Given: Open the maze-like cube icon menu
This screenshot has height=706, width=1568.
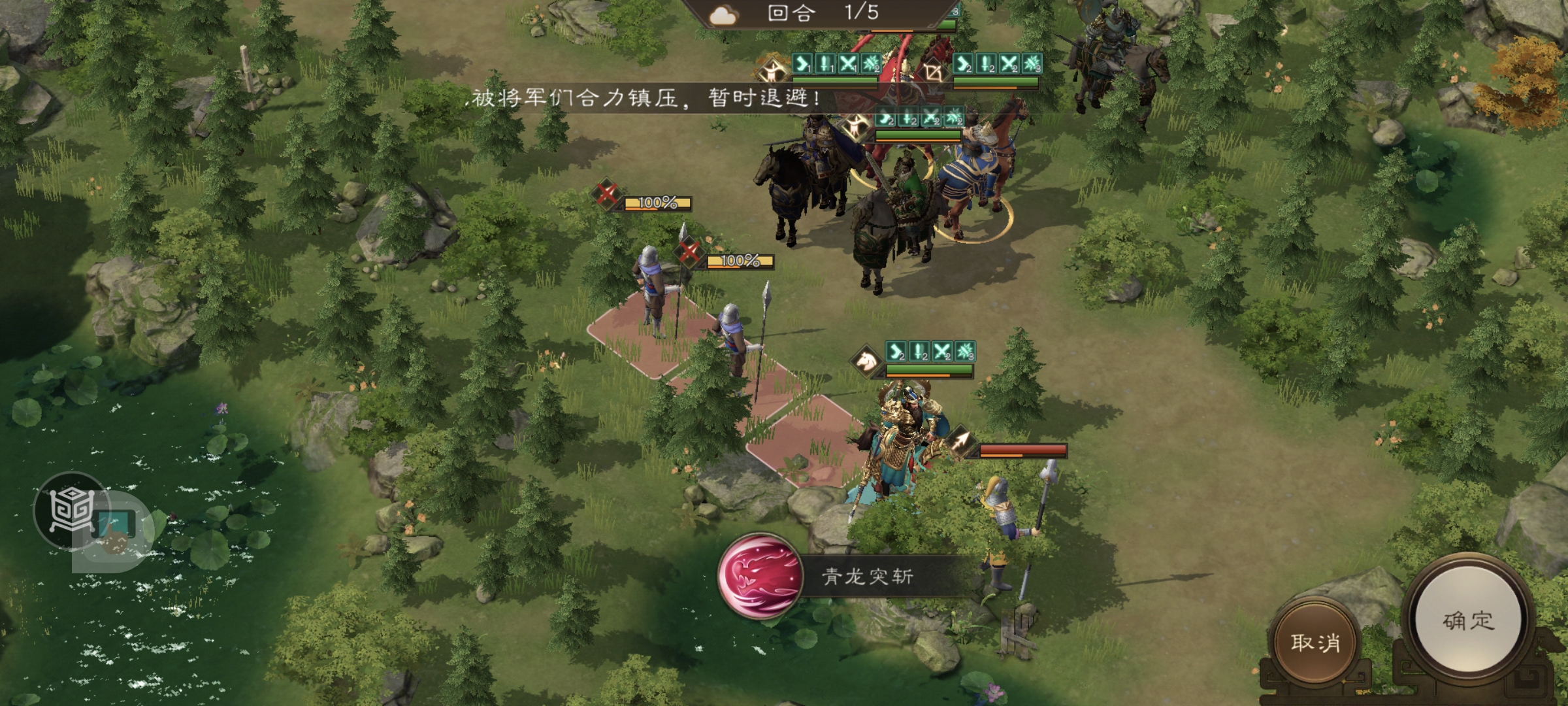Looking at the screenshot, I should pyautogui.click(x=71, y=510).
